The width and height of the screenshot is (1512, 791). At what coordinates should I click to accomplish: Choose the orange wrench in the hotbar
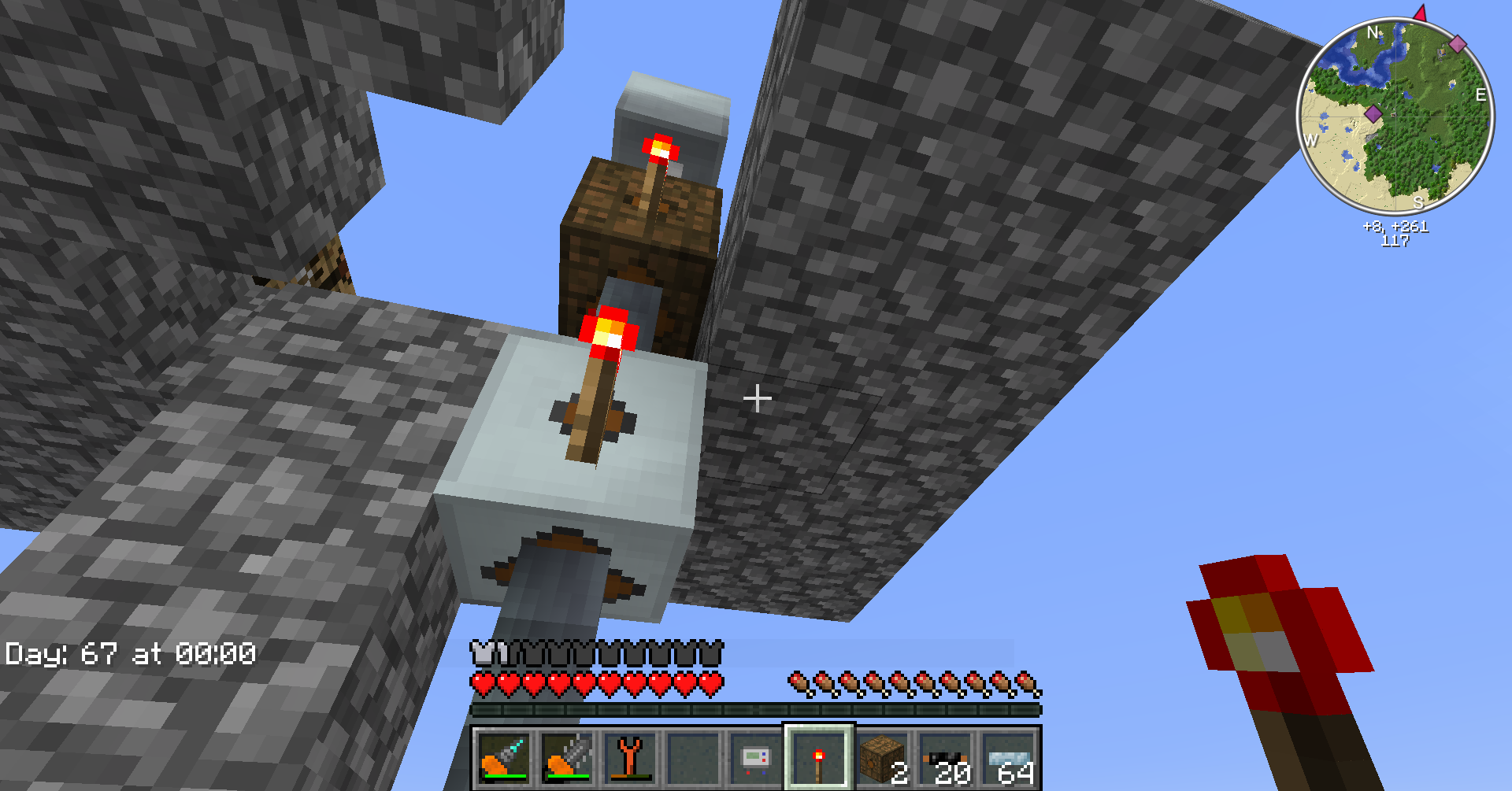630,757
